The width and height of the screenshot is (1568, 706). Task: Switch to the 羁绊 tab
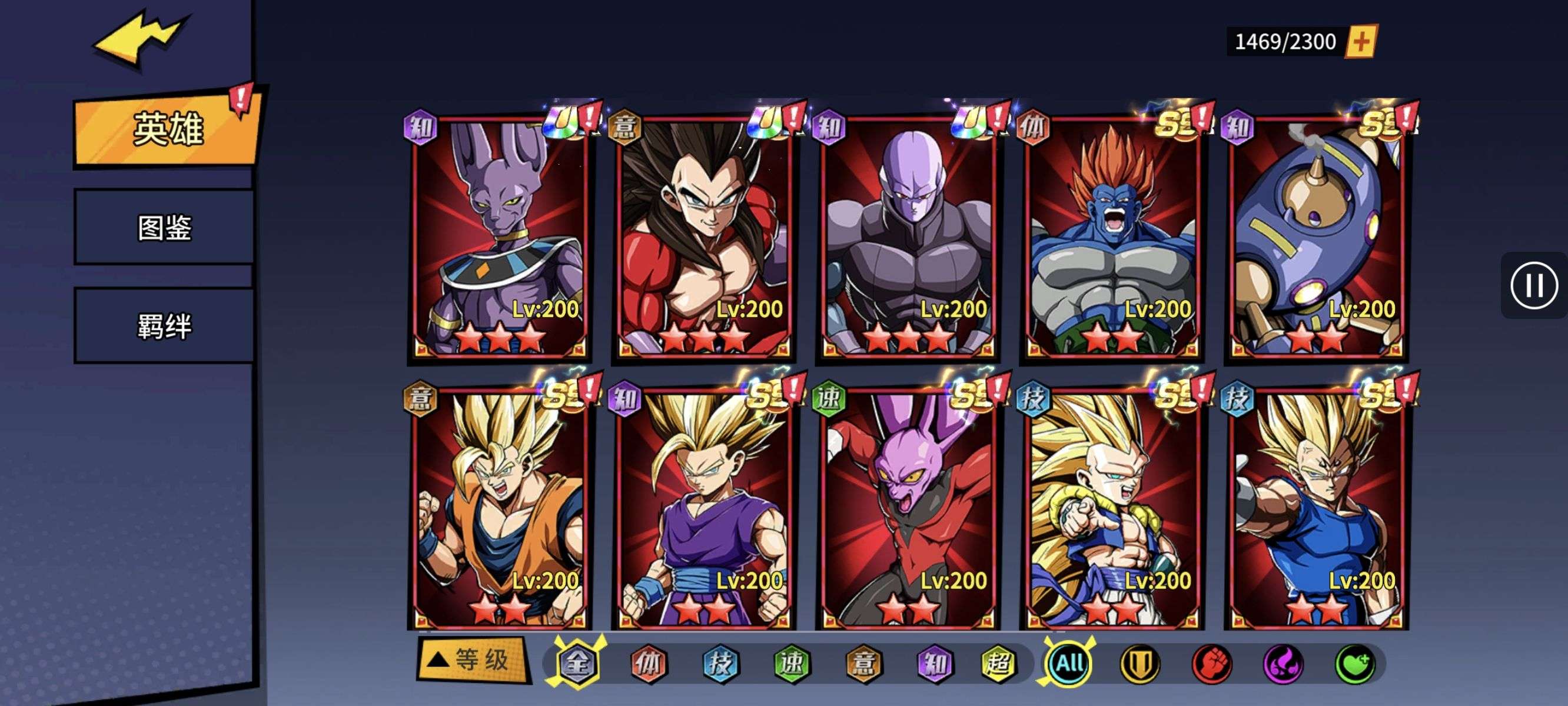[x=164, y=326]
